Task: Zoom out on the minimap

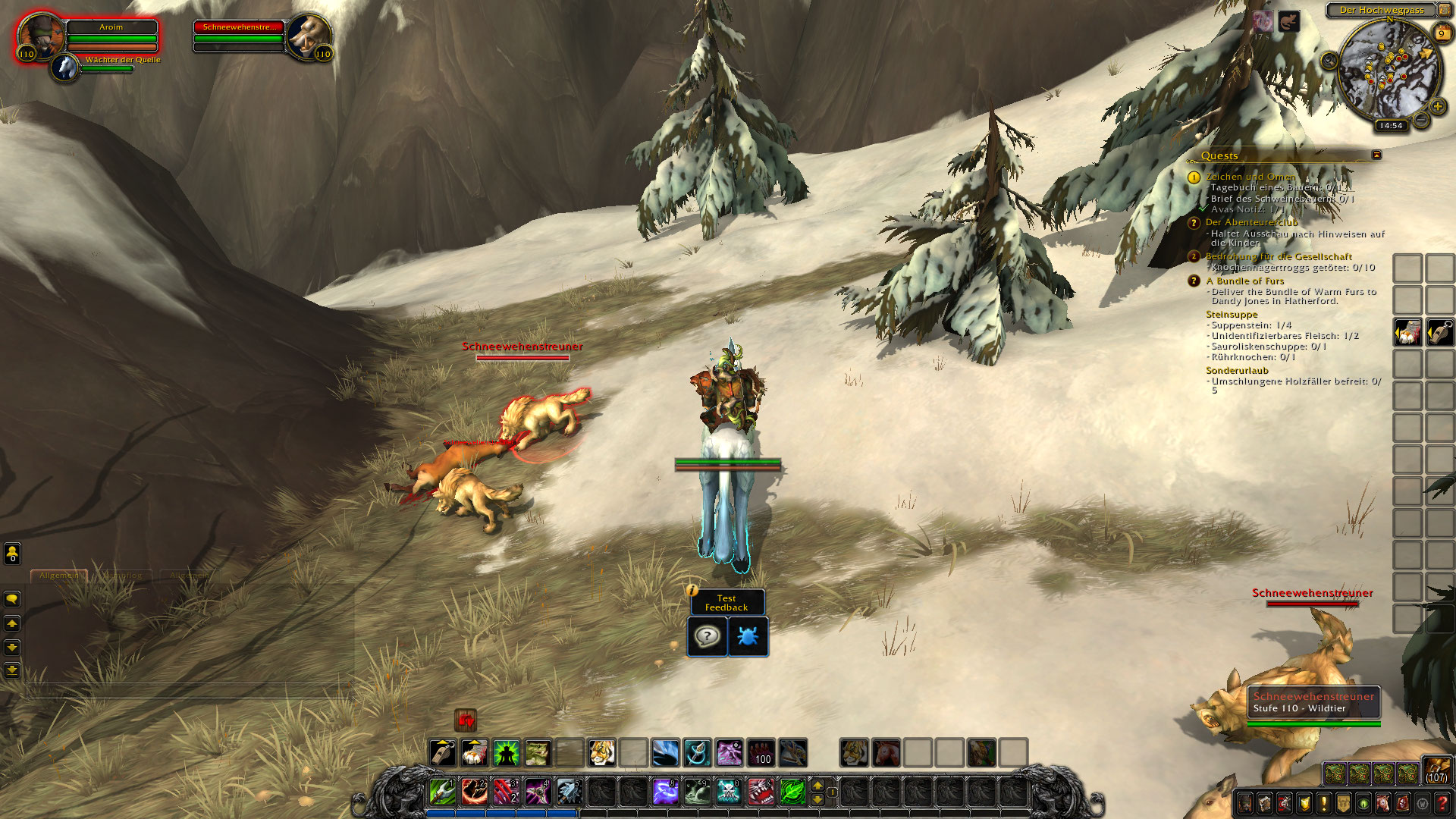Action: click(x=1422, y=120)
